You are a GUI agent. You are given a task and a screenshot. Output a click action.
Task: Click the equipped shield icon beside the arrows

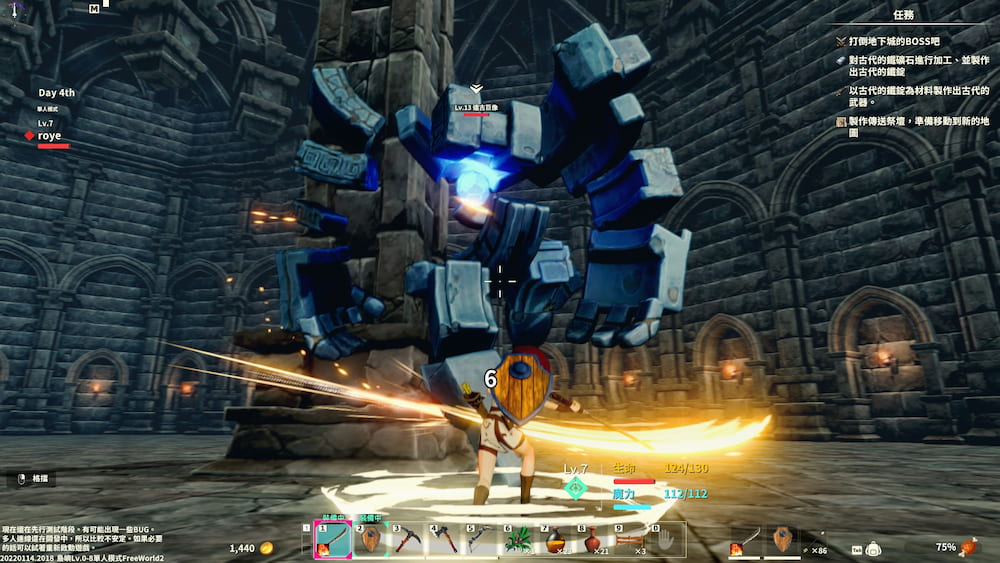pos(784,539)
